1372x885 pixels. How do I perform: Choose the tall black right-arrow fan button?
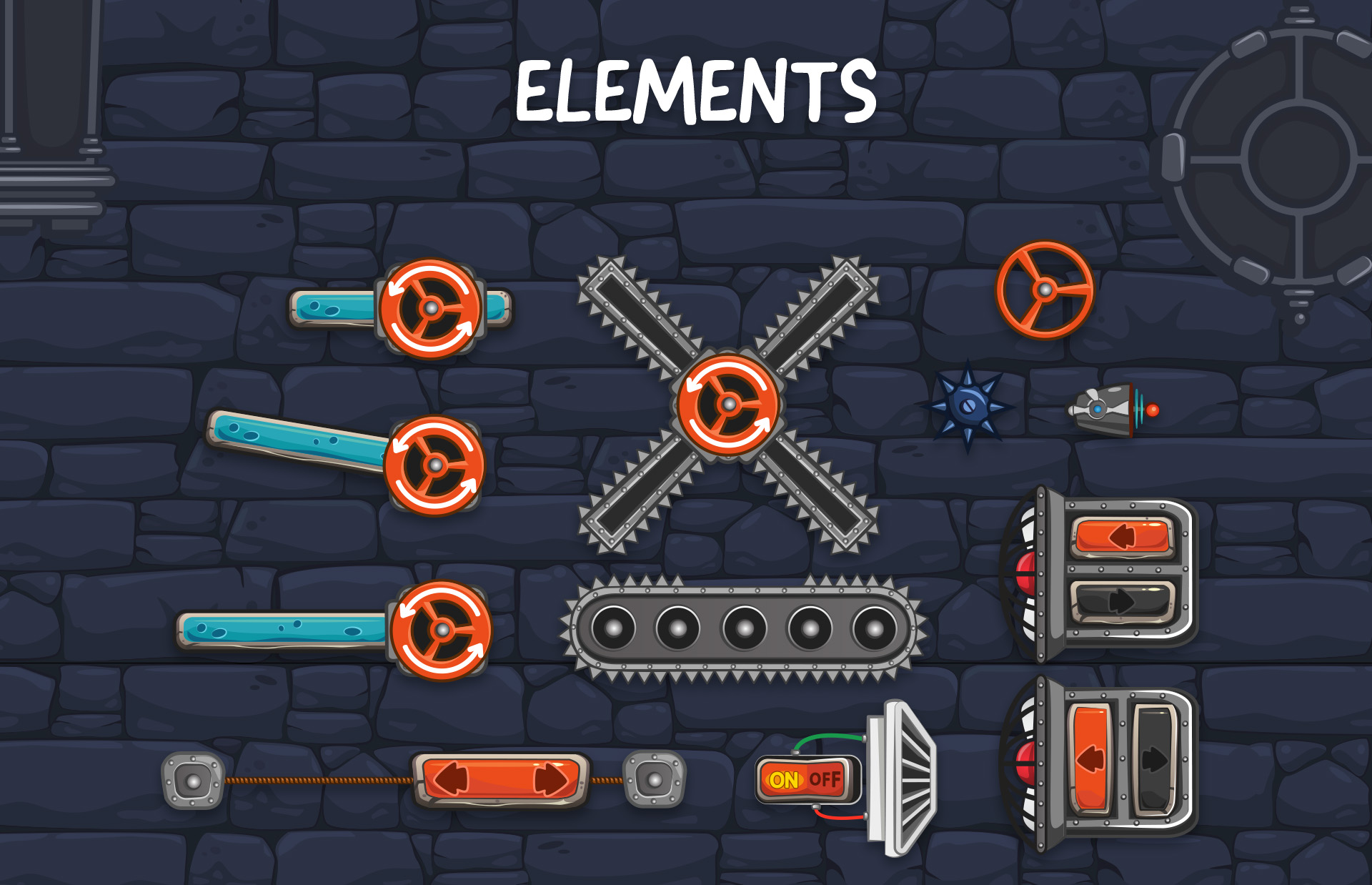pyautogui.click(x=1153, y=759)
